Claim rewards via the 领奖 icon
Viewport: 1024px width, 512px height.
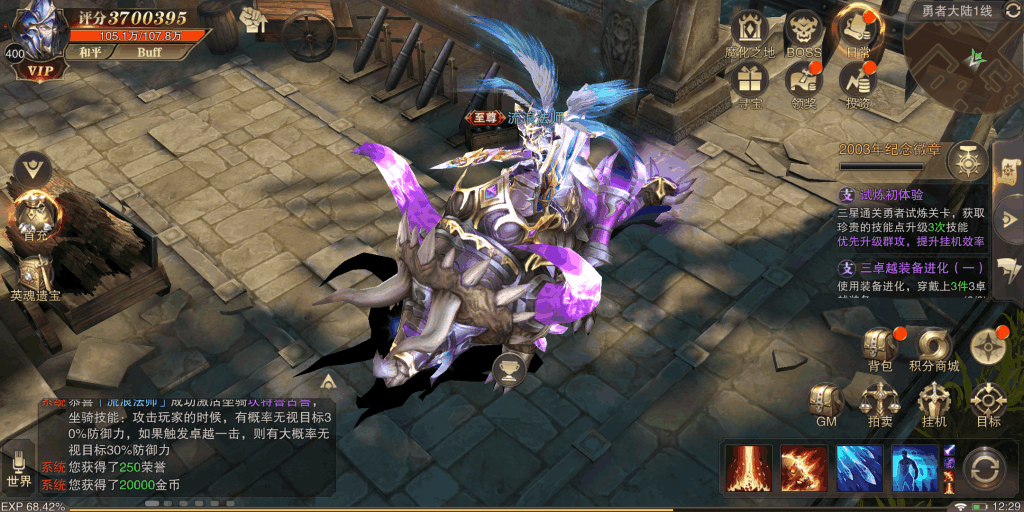(803, 81)
